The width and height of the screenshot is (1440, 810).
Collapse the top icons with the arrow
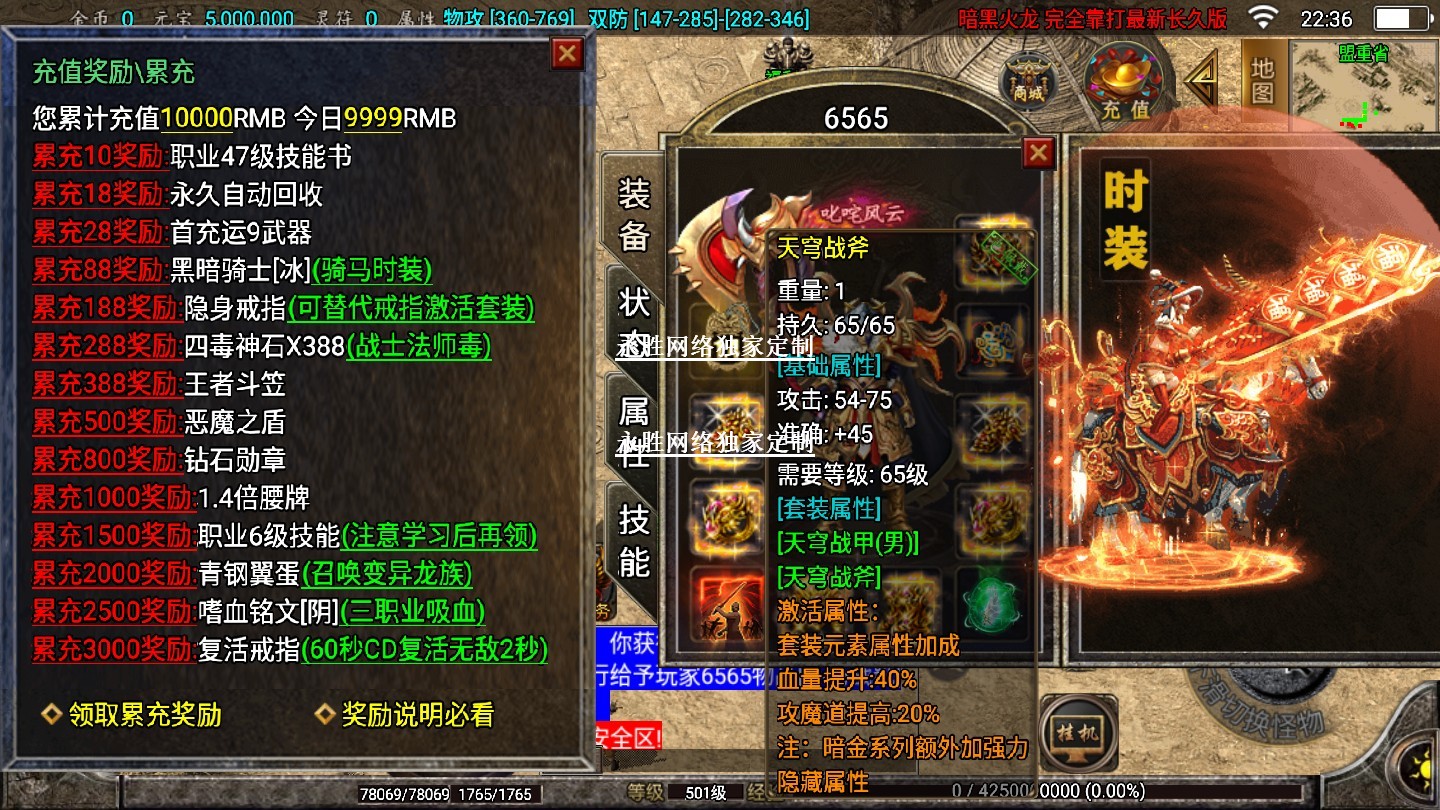[x=1202, y=80]
